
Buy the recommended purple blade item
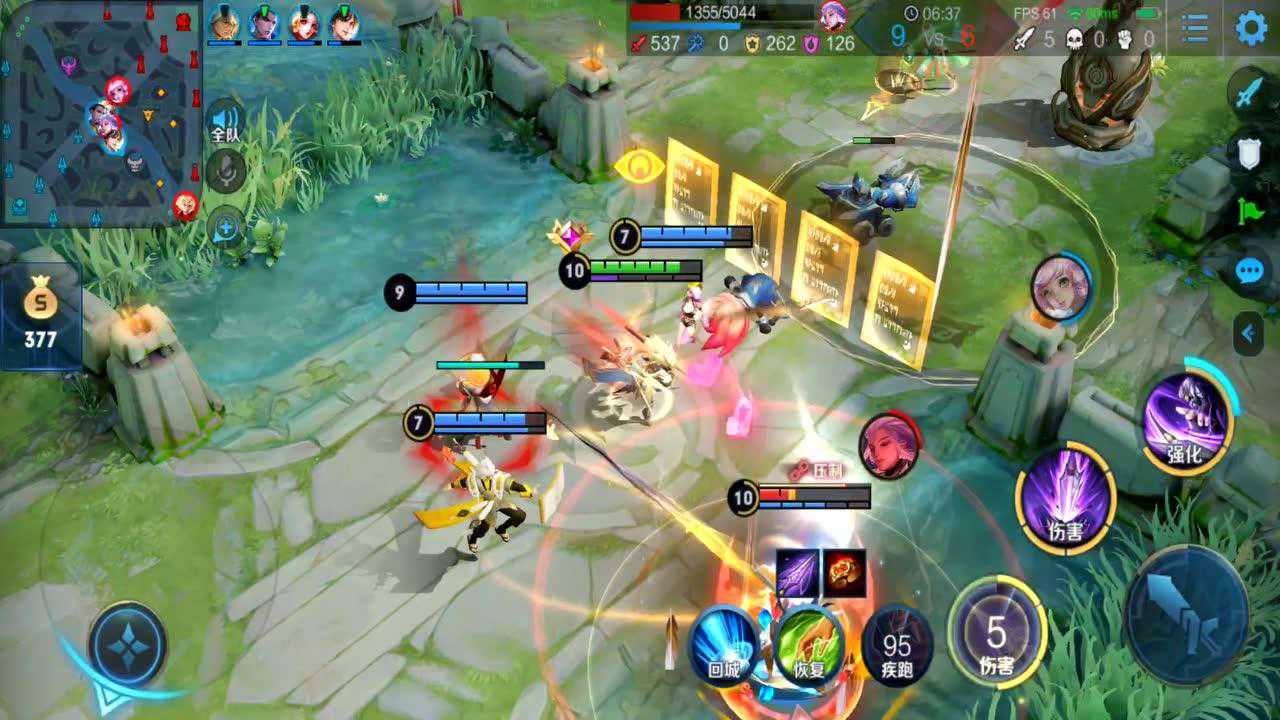point(798,574)
